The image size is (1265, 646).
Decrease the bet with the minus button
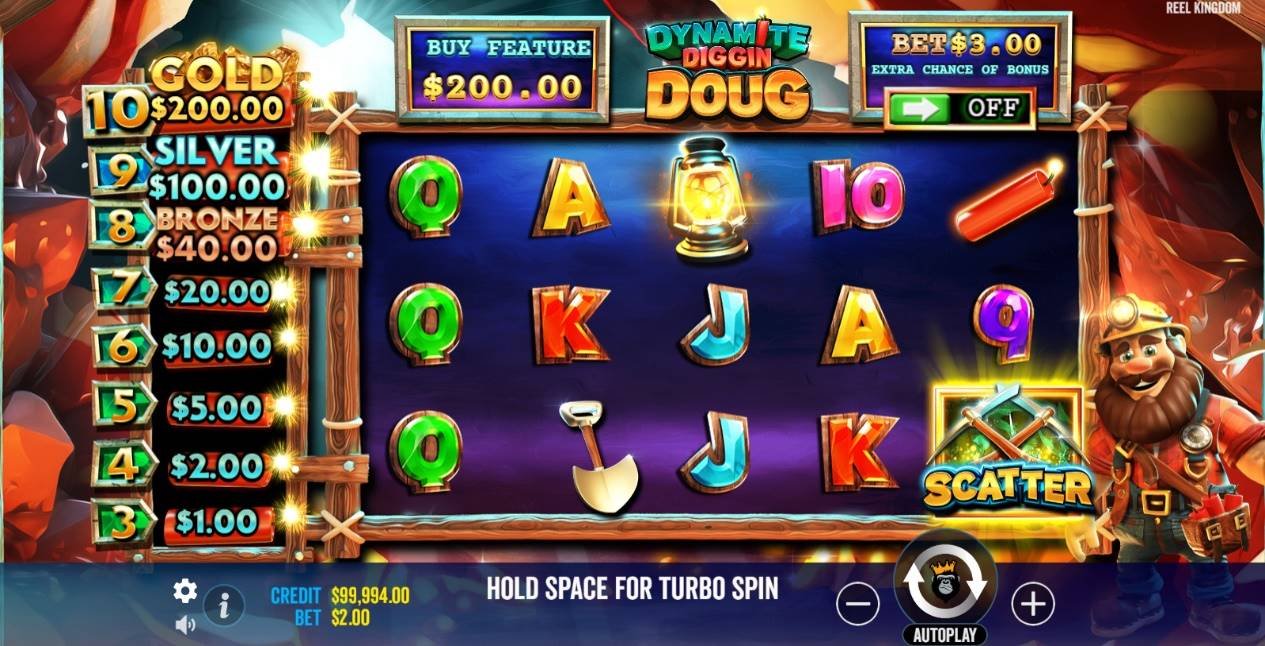click(857, 603)
